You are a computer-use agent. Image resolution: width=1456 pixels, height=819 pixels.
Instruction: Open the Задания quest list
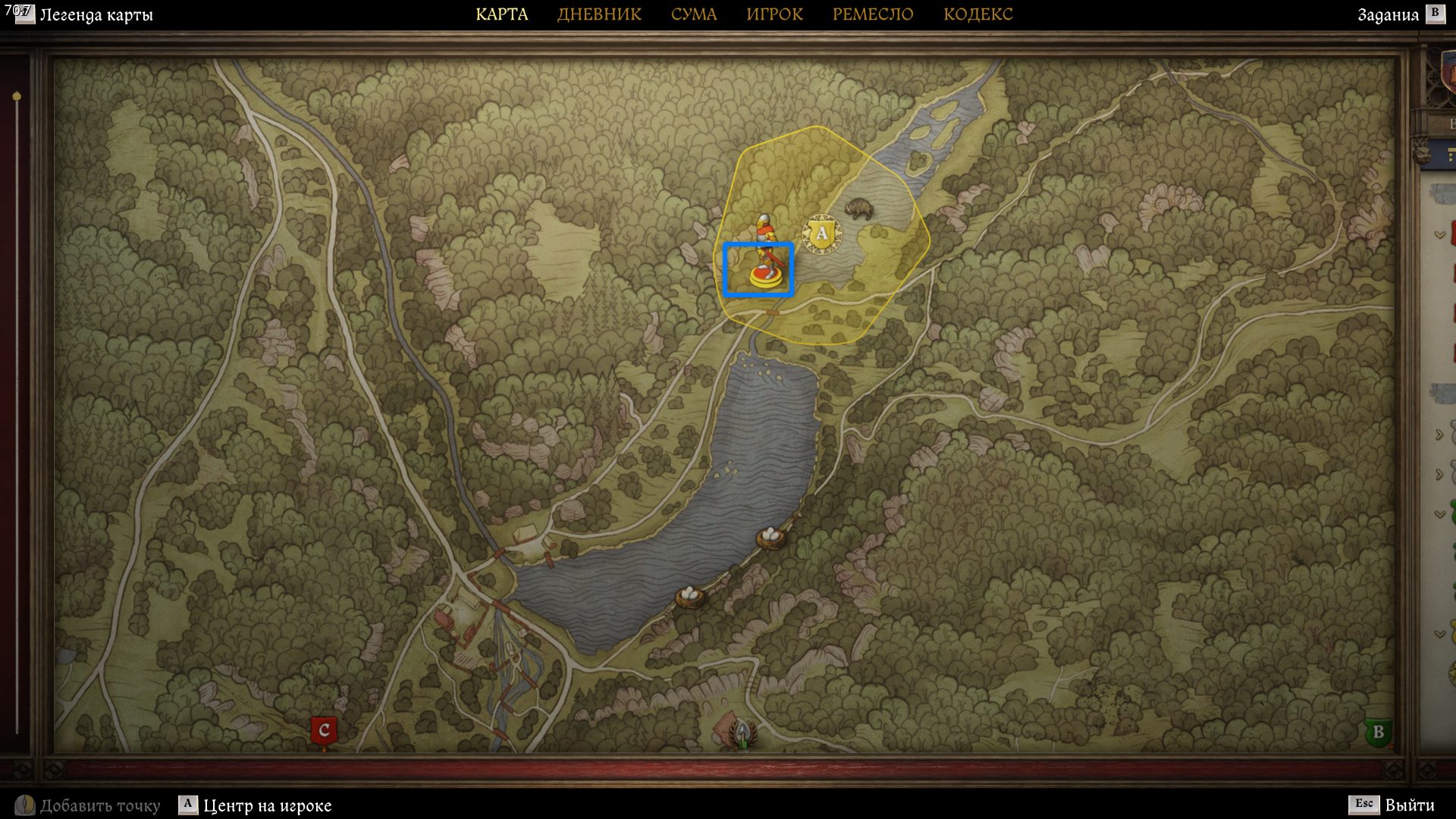point(1388,15)
